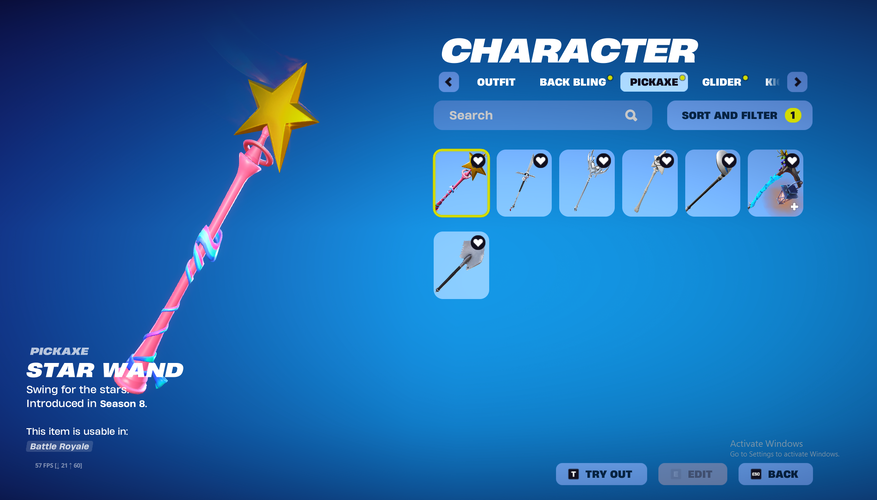Select the bone-colored star-tipped pickaxe
877x500 pixels.
click(650, 183)
